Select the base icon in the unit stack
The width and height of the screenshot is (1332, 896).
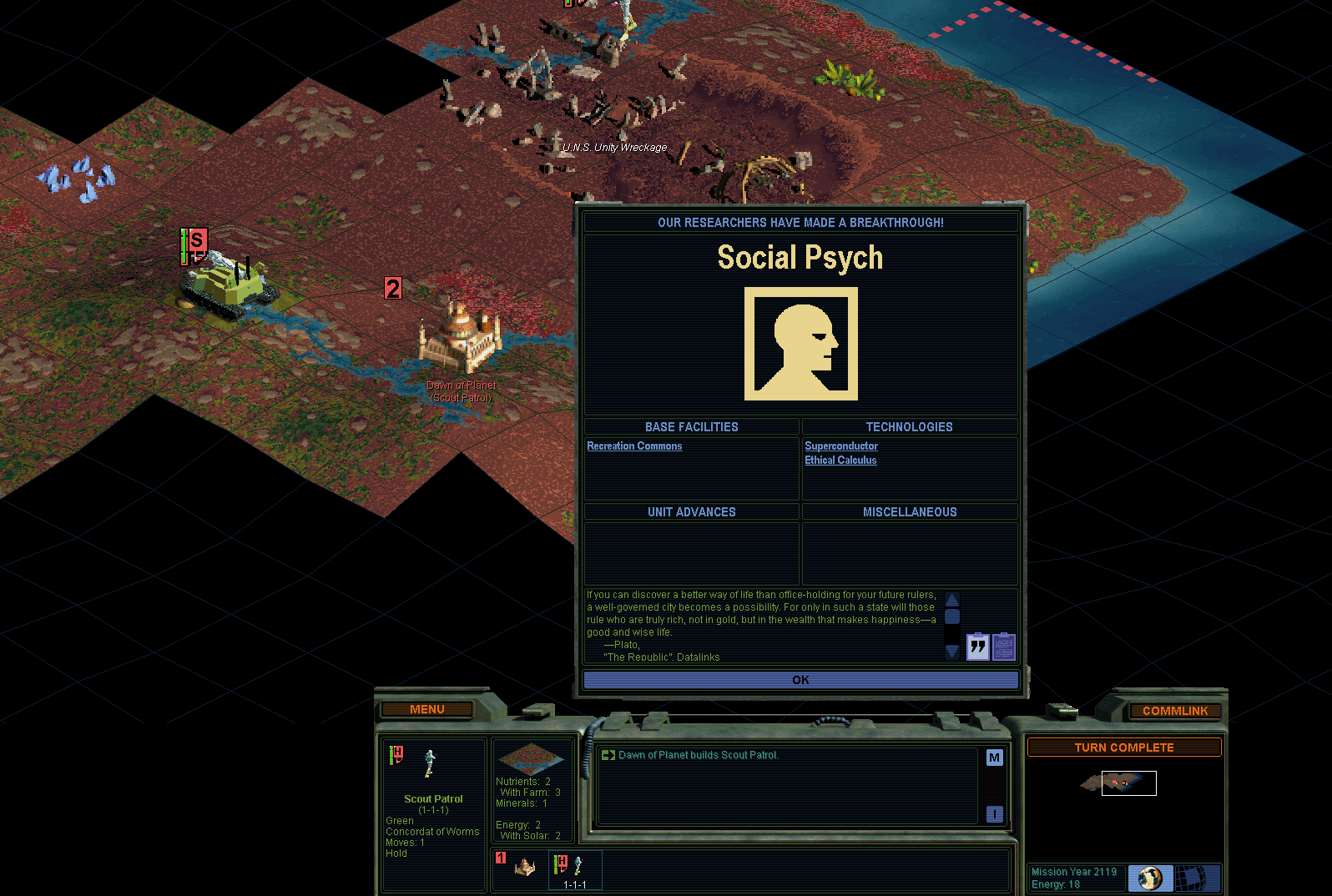point(524,868)
